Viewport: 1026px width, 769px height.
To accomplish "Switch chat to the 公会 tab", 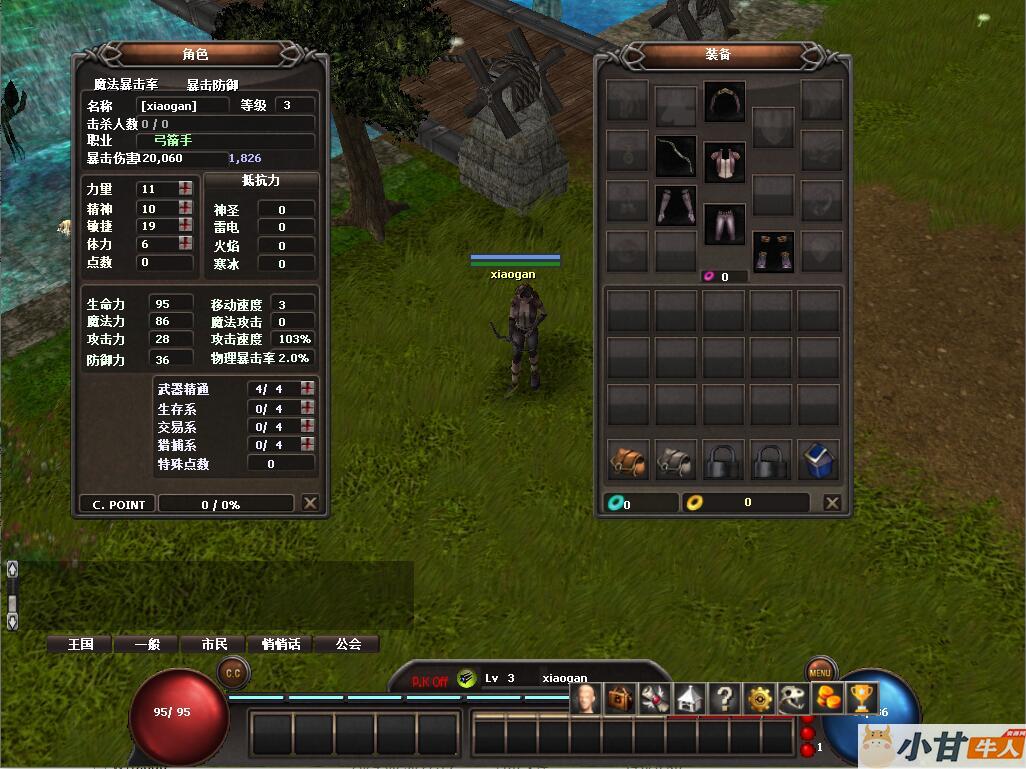I will [348, 644].
